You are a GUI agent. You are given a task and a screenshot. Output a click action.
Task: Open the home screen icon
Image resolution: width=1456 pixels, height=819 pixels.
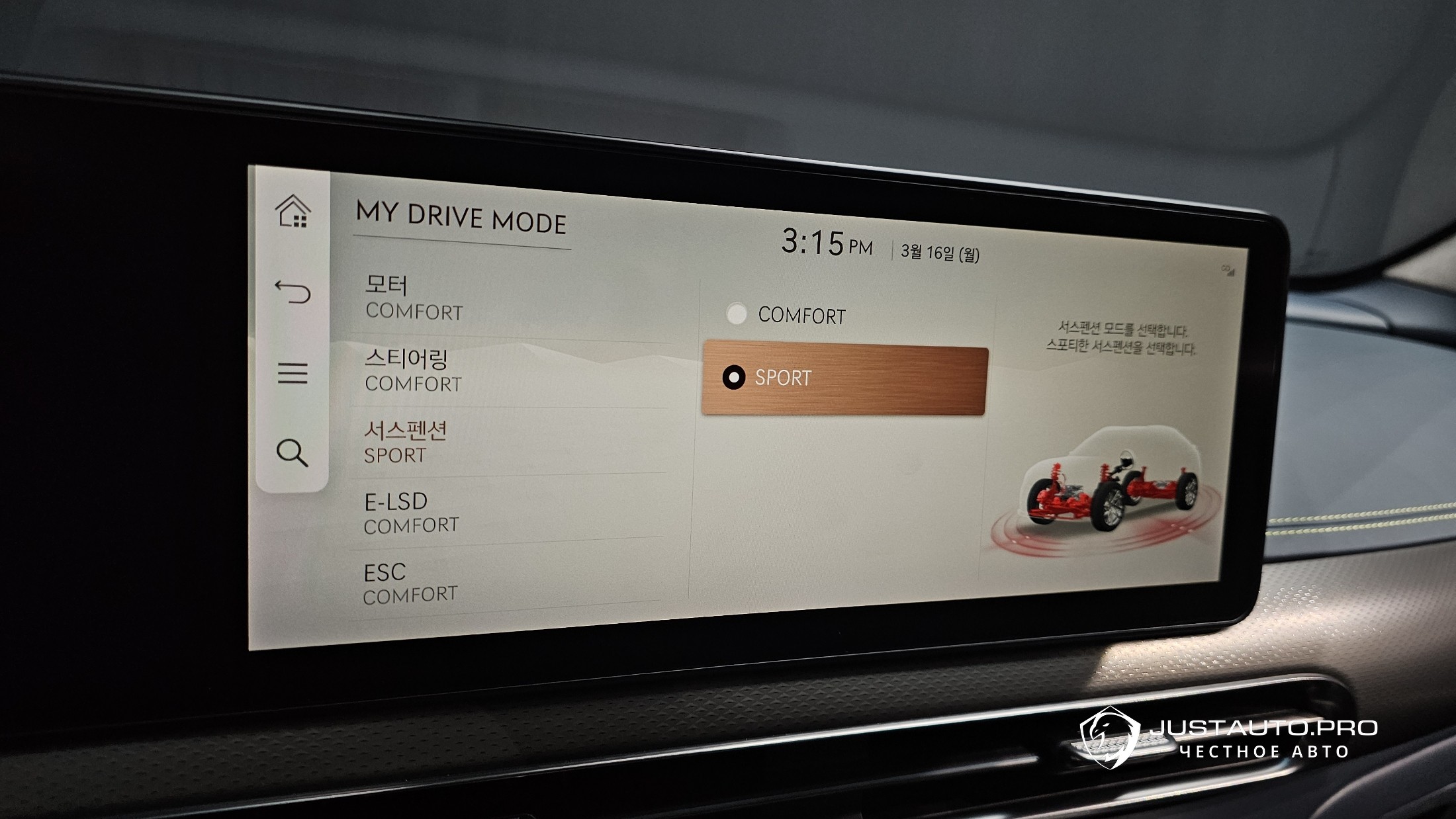point(293,212)
